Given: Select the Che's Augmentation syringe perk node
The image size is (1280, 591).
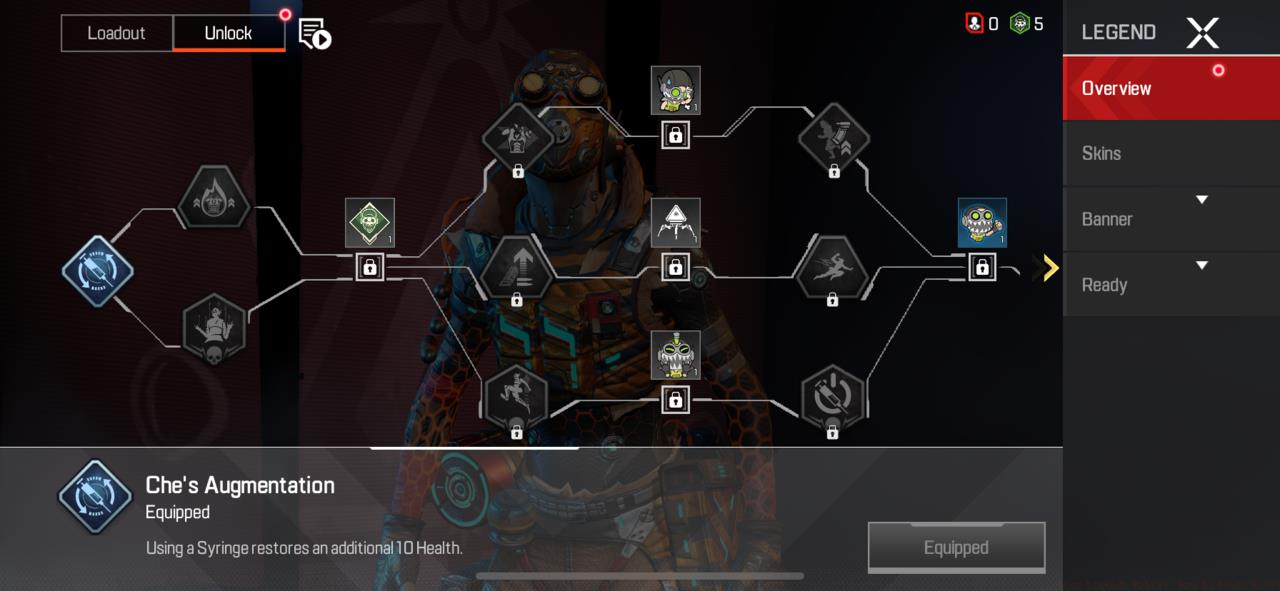Looking at the screenshot, I should click(x=98, y=271).
